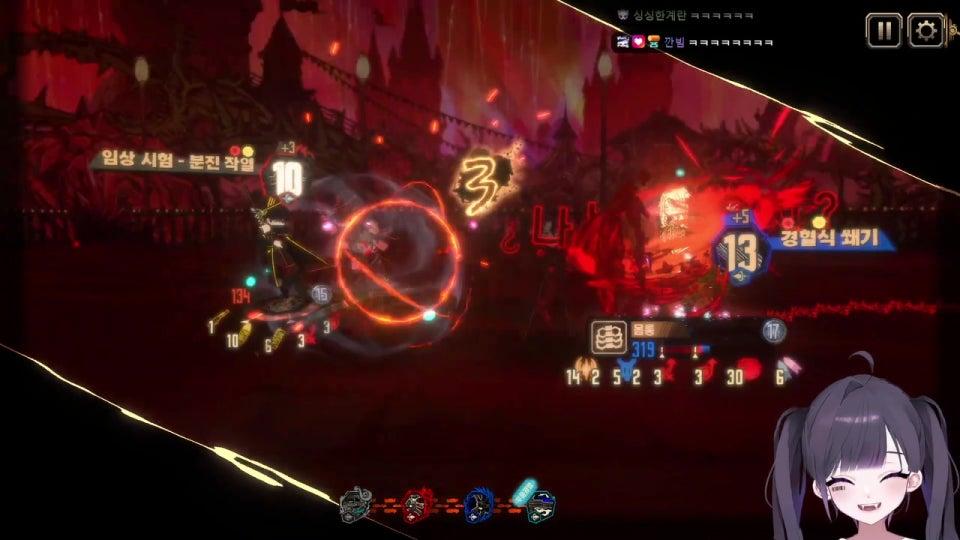This screenshot has width=960, height=540.
Task: Open settings via the gear button
Action: pos(926,30)
